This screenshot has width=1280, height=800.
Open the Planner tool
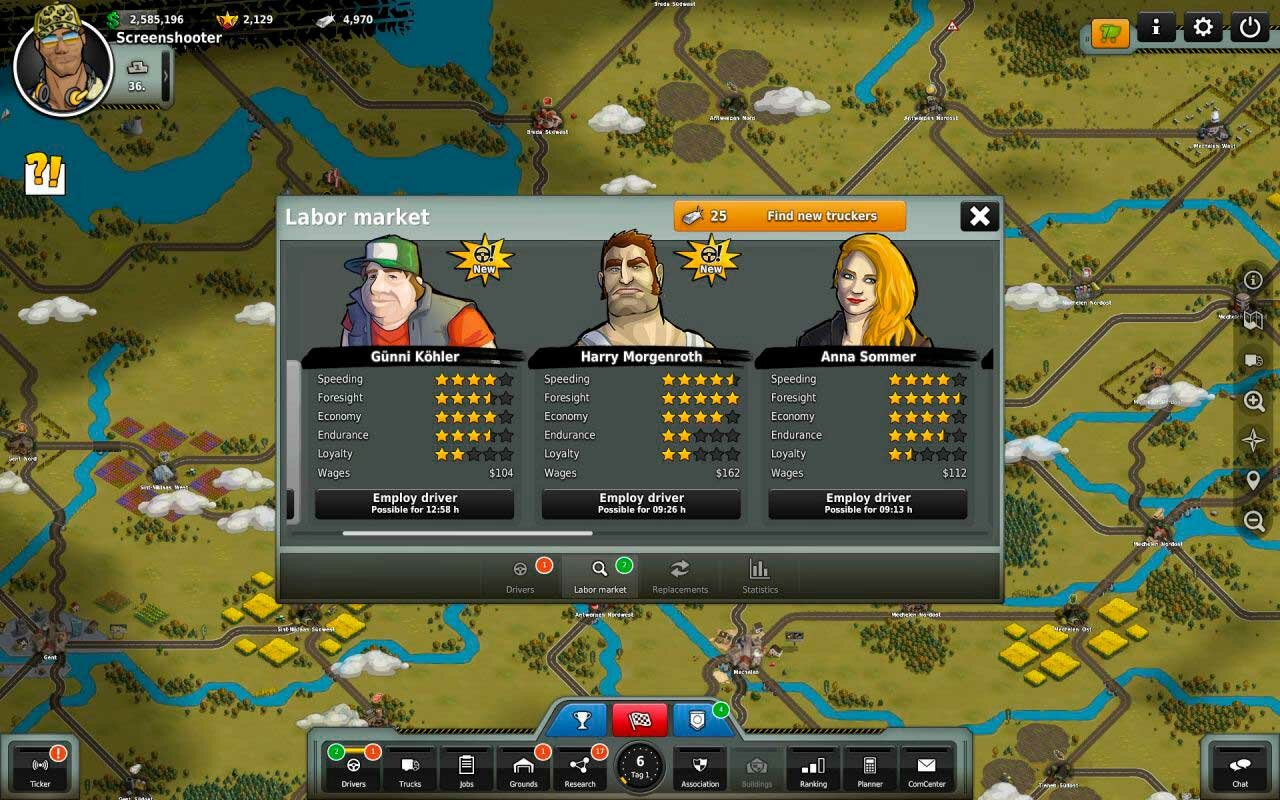tap(870, 770)
